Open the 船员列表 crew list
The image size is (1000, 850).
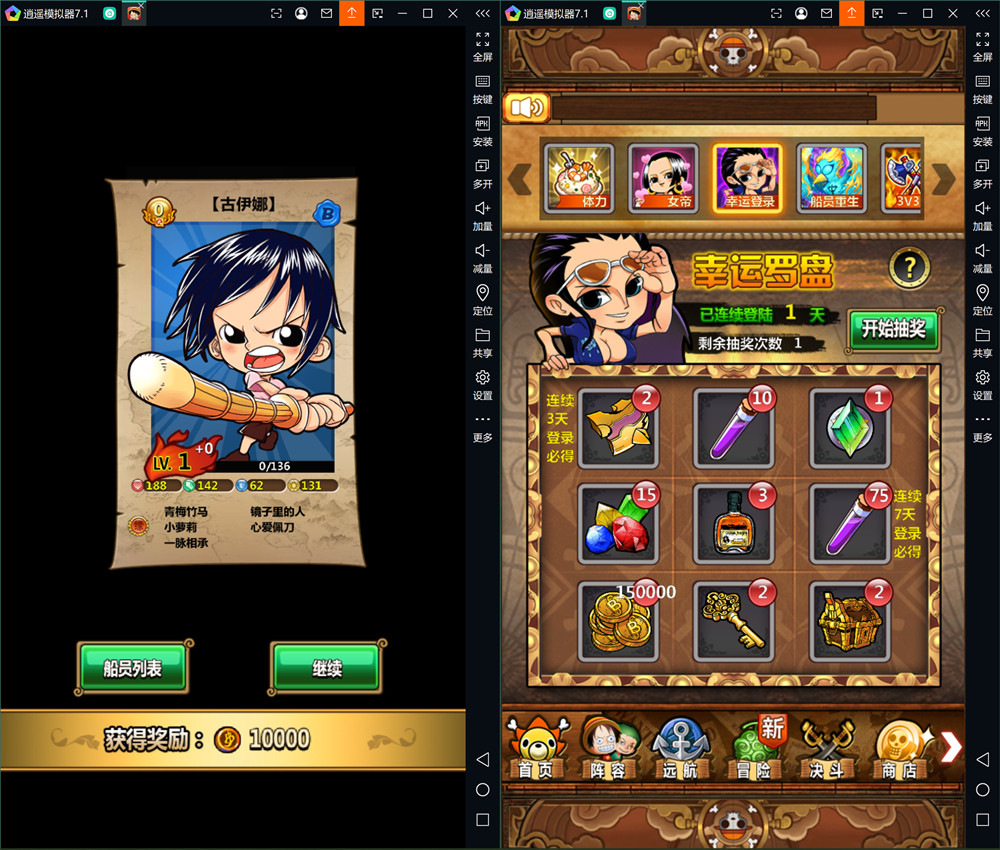point(133,668)
